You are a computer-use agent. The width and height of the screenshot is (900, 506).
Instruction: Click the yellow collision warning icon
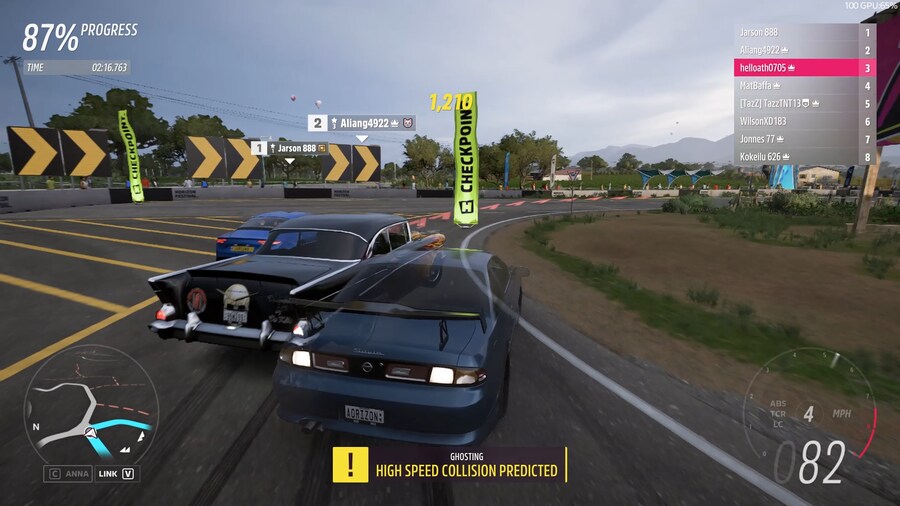click(x=350, y=464)
